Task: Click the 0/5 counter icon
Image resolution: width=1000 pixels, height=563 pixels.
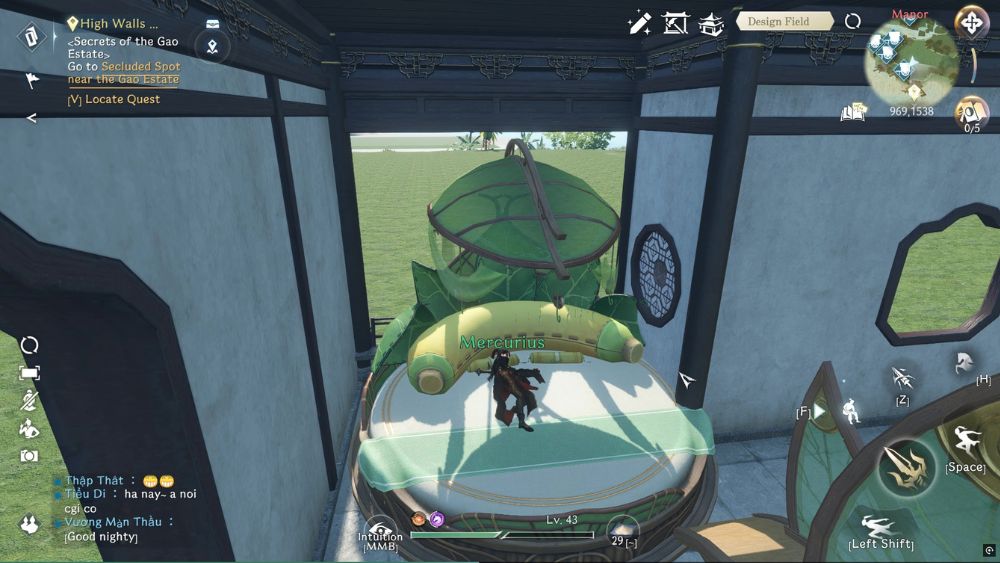Action: point(971,113)
